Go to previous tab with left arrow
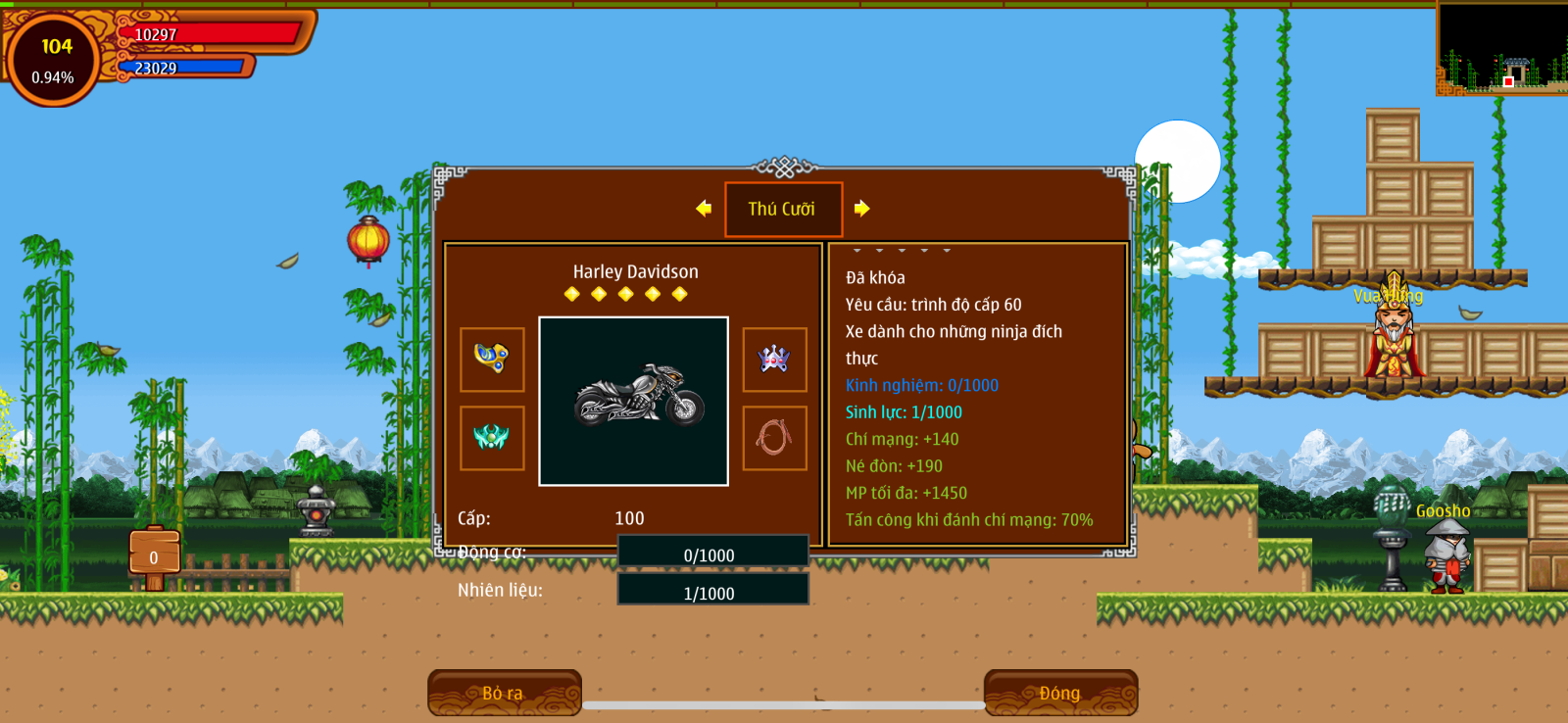Viewport: 1568px width, 723px height. click(703, 208)
